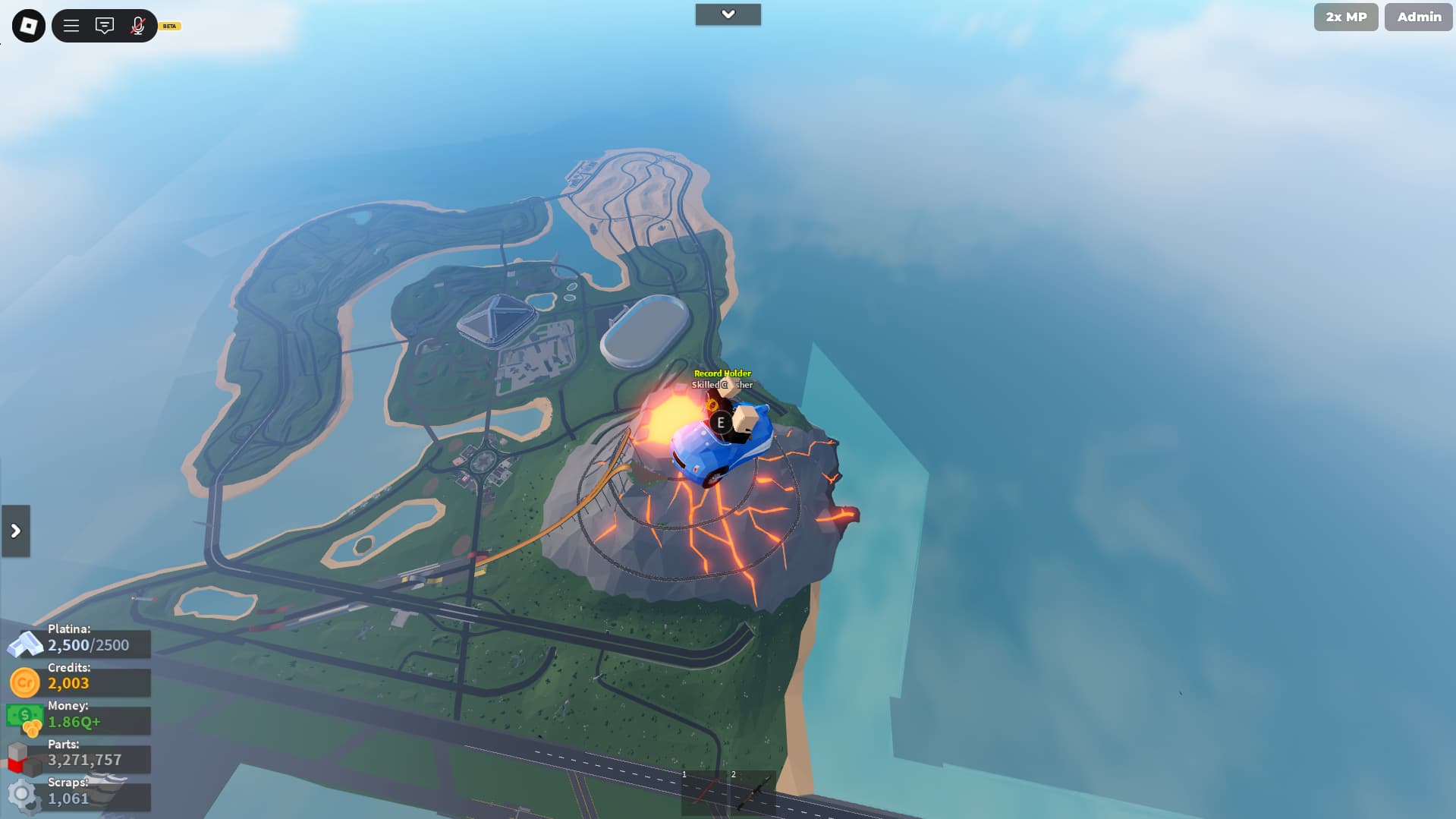This screenshot has height=819, width=1456.
Task: Open the hamburger menu in the top bar
Action: point(71,26)
